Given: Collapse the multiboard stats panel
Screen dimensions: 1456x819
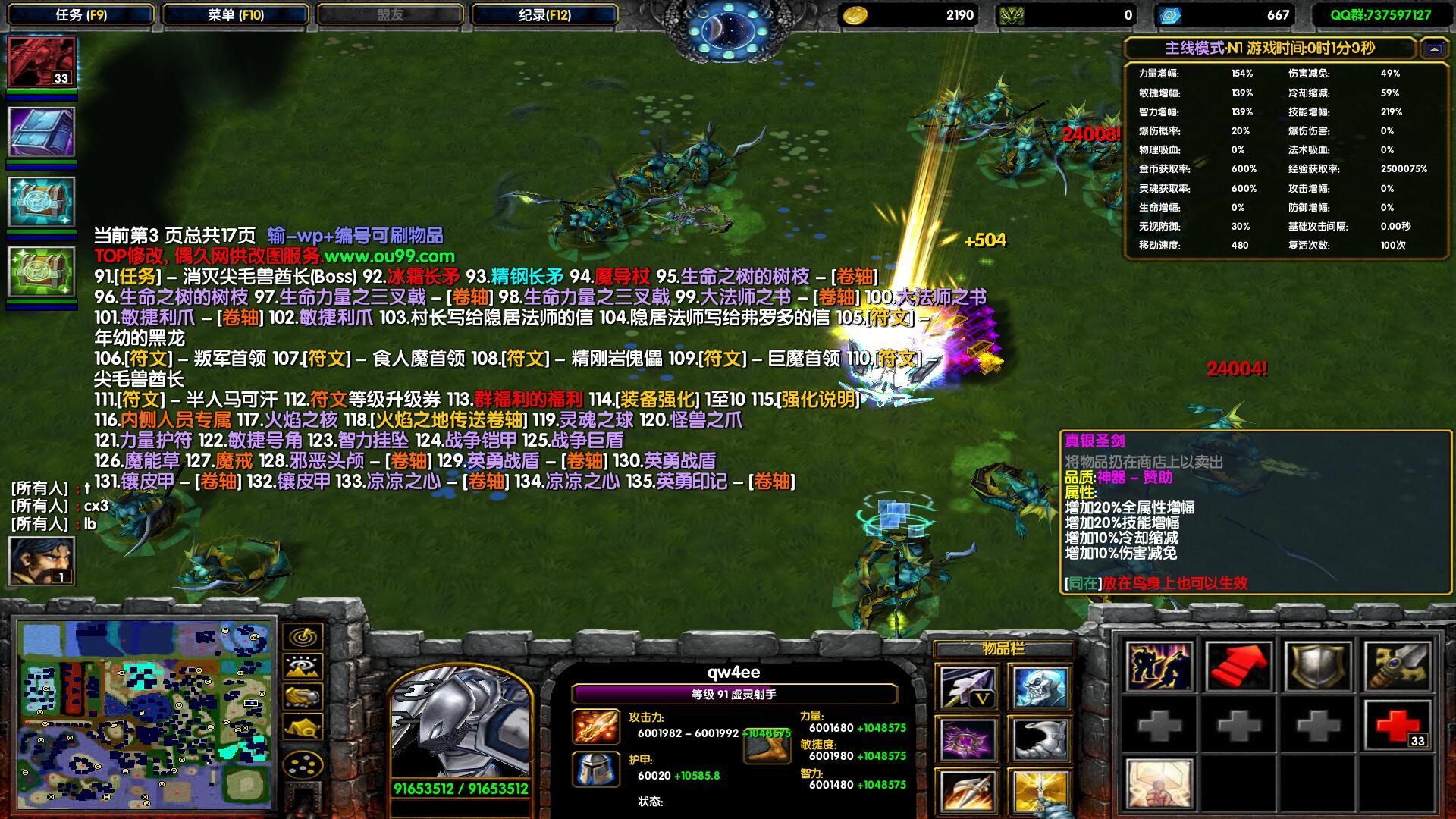Looking at the screenshot, I should click(x=1433, y=49).
